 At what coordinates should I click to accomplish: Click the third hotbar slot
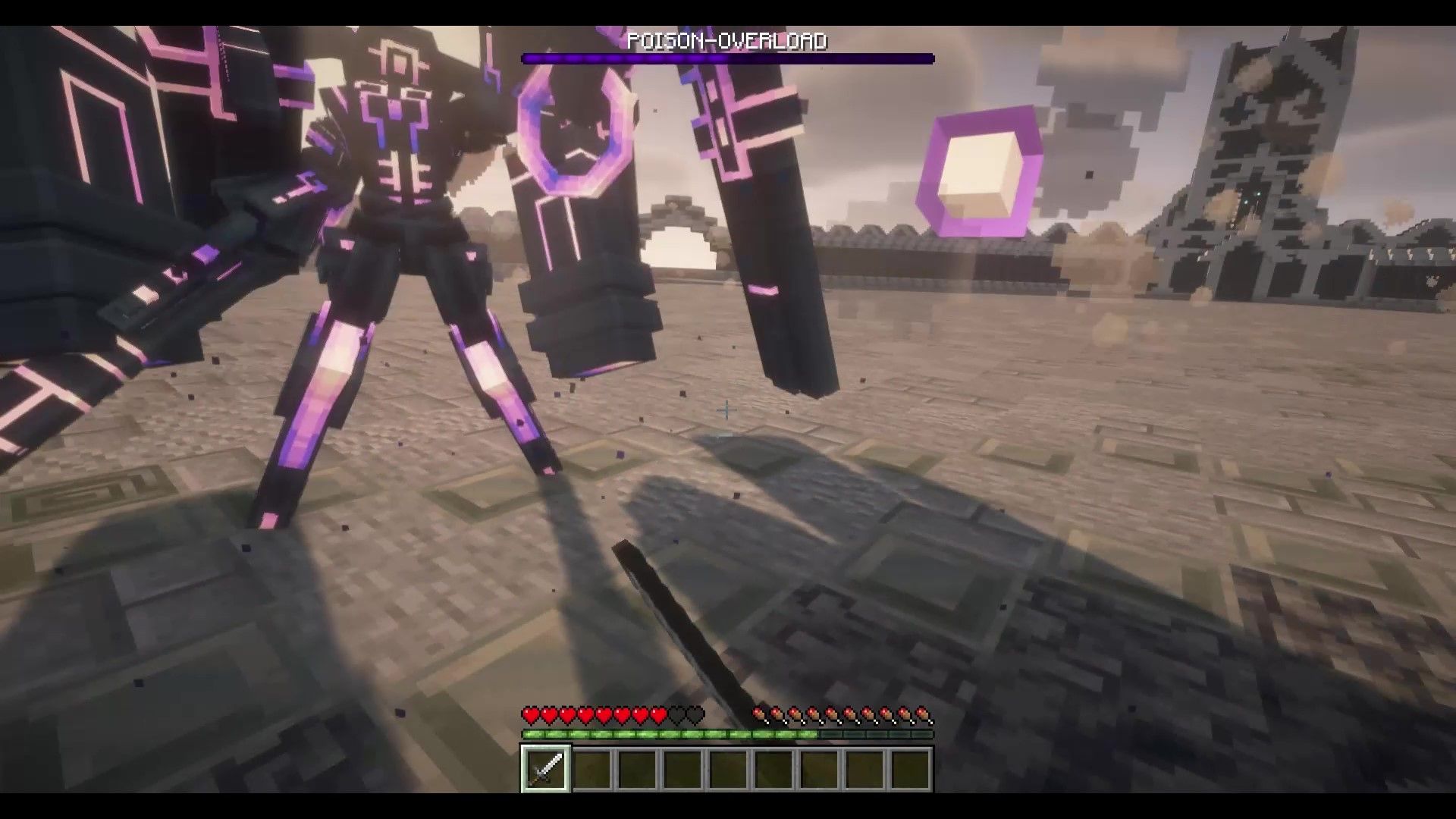637,770
